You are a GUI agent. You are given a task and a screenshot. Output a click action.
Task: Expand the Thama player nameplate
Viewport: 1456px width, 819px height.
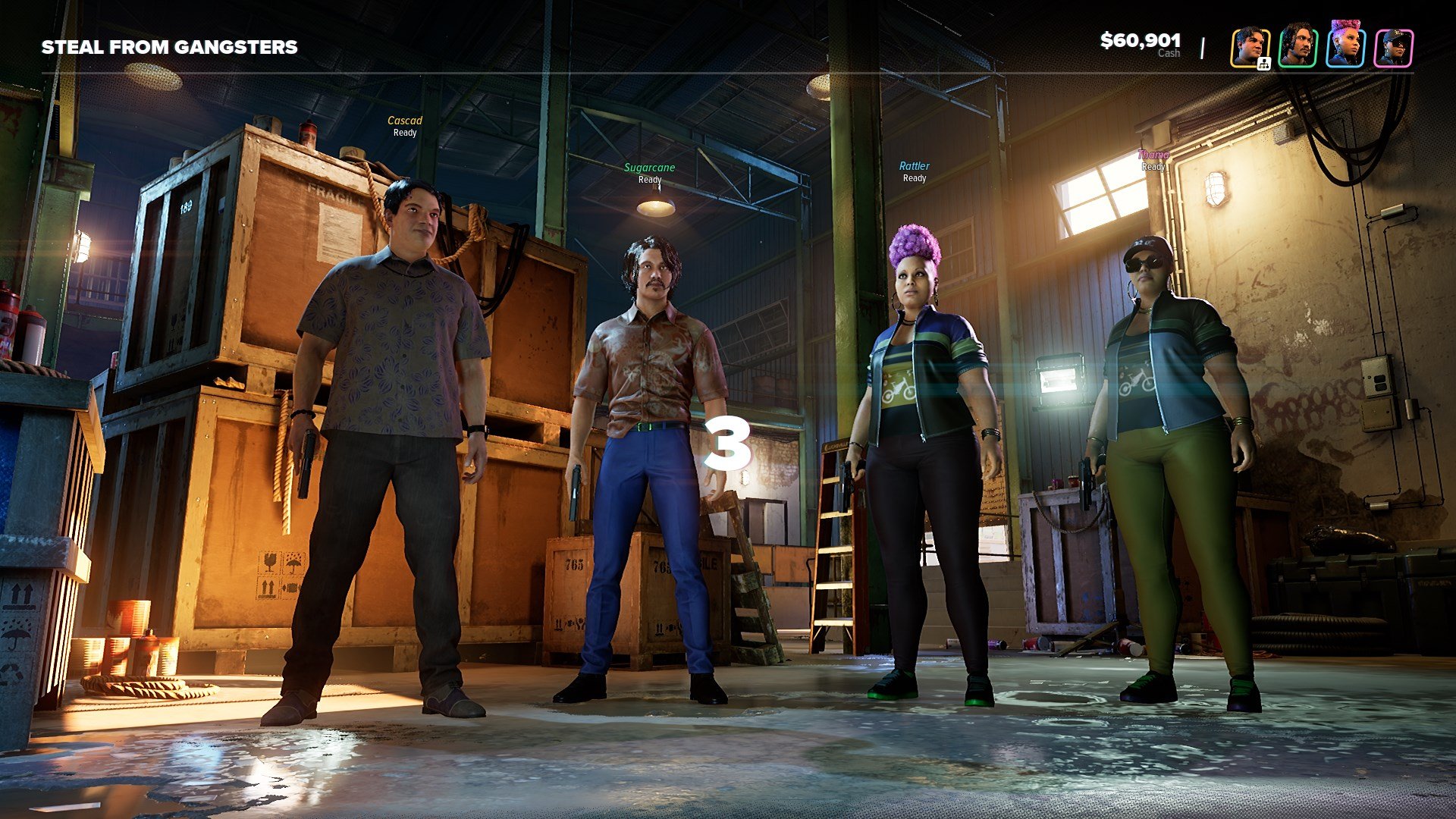[x=1151, y=159]
